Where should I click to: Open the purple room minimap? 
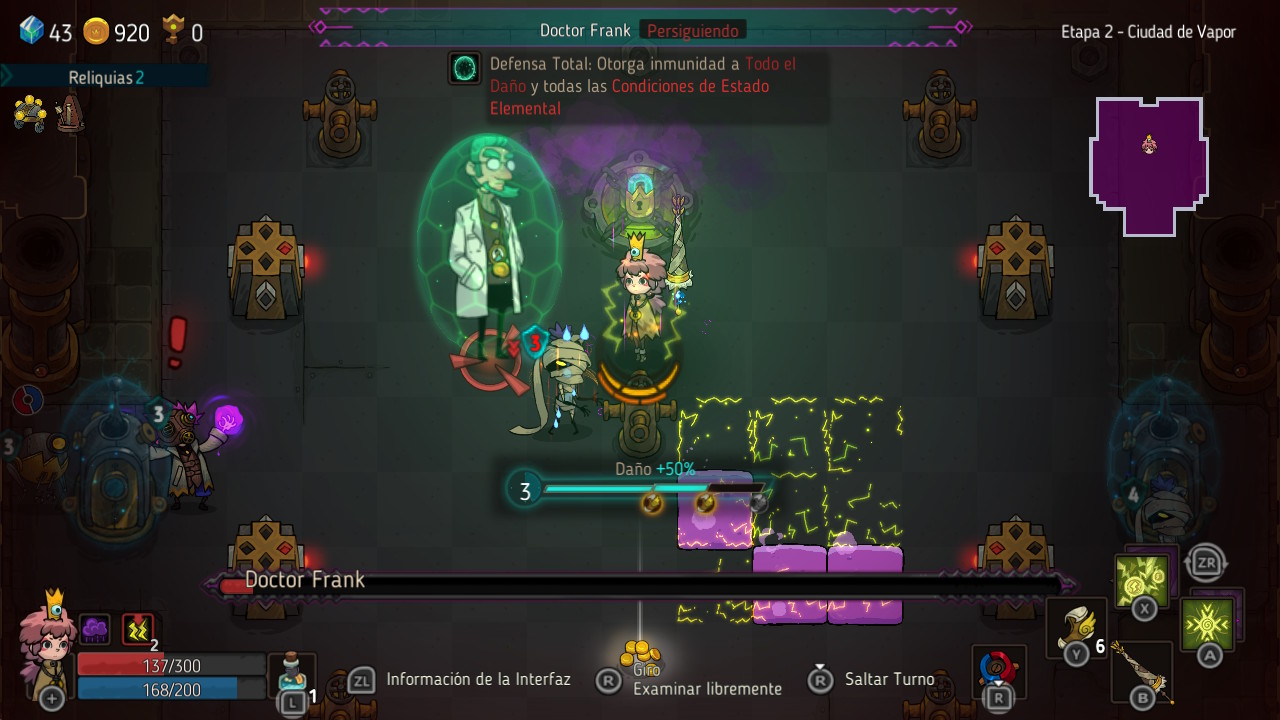(1148, 165)
